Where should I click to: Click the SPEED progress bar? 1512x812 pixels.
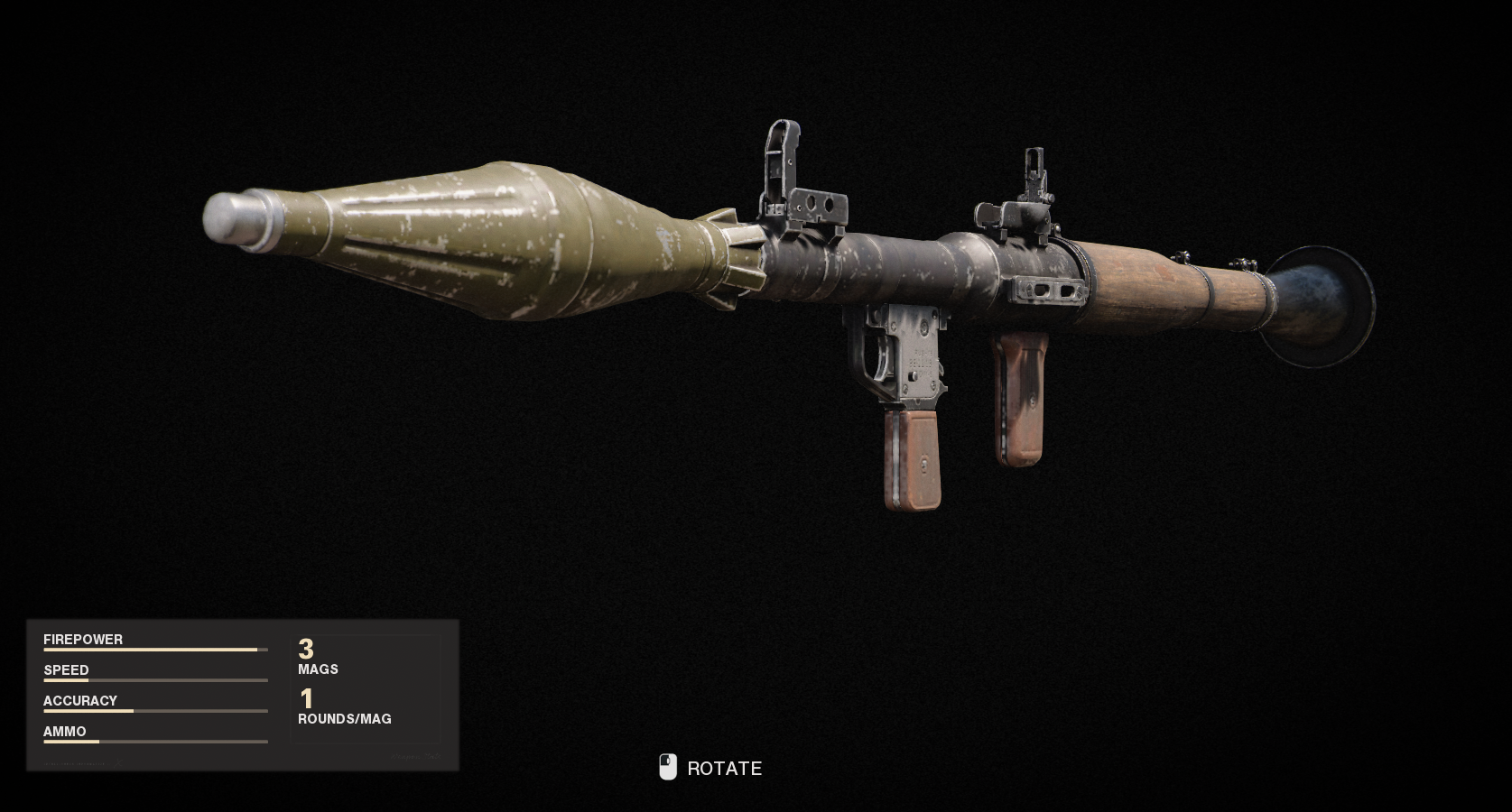coord(153,681)
